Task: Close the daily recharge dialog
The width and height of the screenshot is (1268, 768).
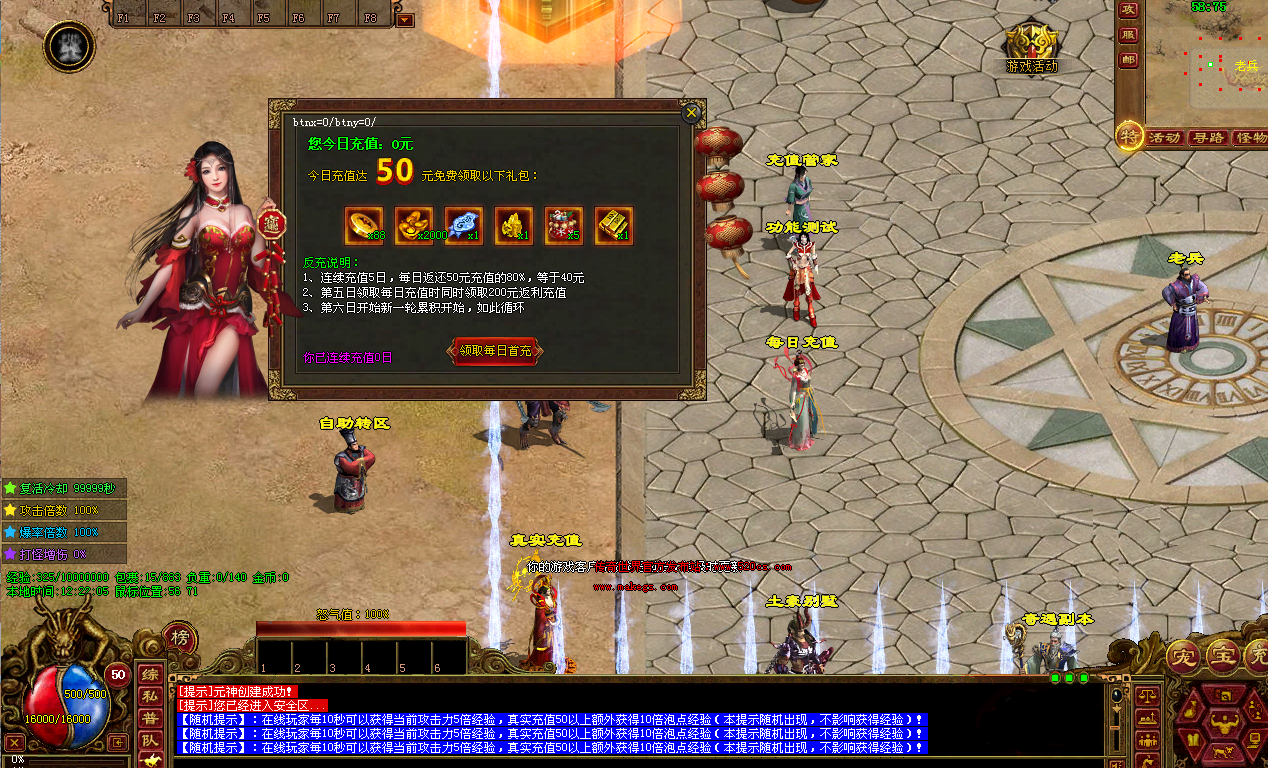Action: pyautogui.click(x=690, y=113)
